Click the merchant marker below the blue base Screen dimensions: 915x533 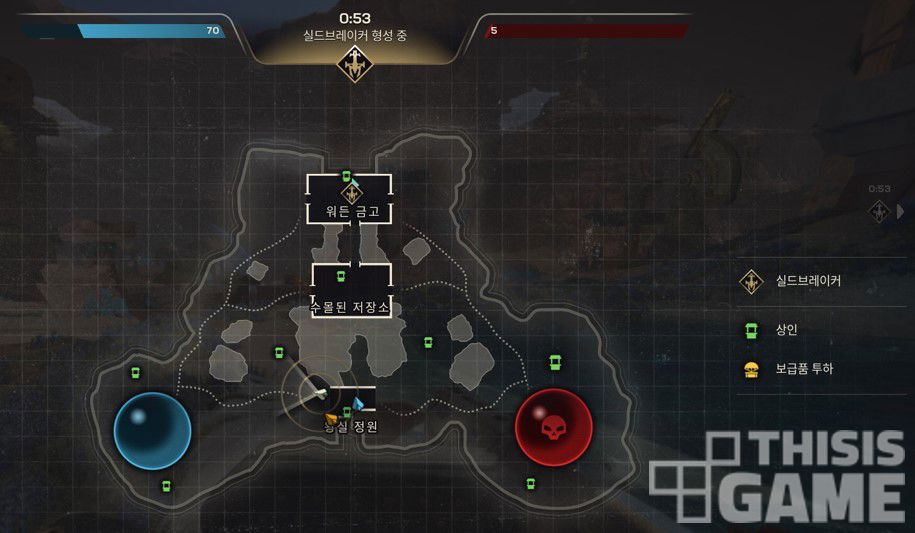click(x=166, y=486)
